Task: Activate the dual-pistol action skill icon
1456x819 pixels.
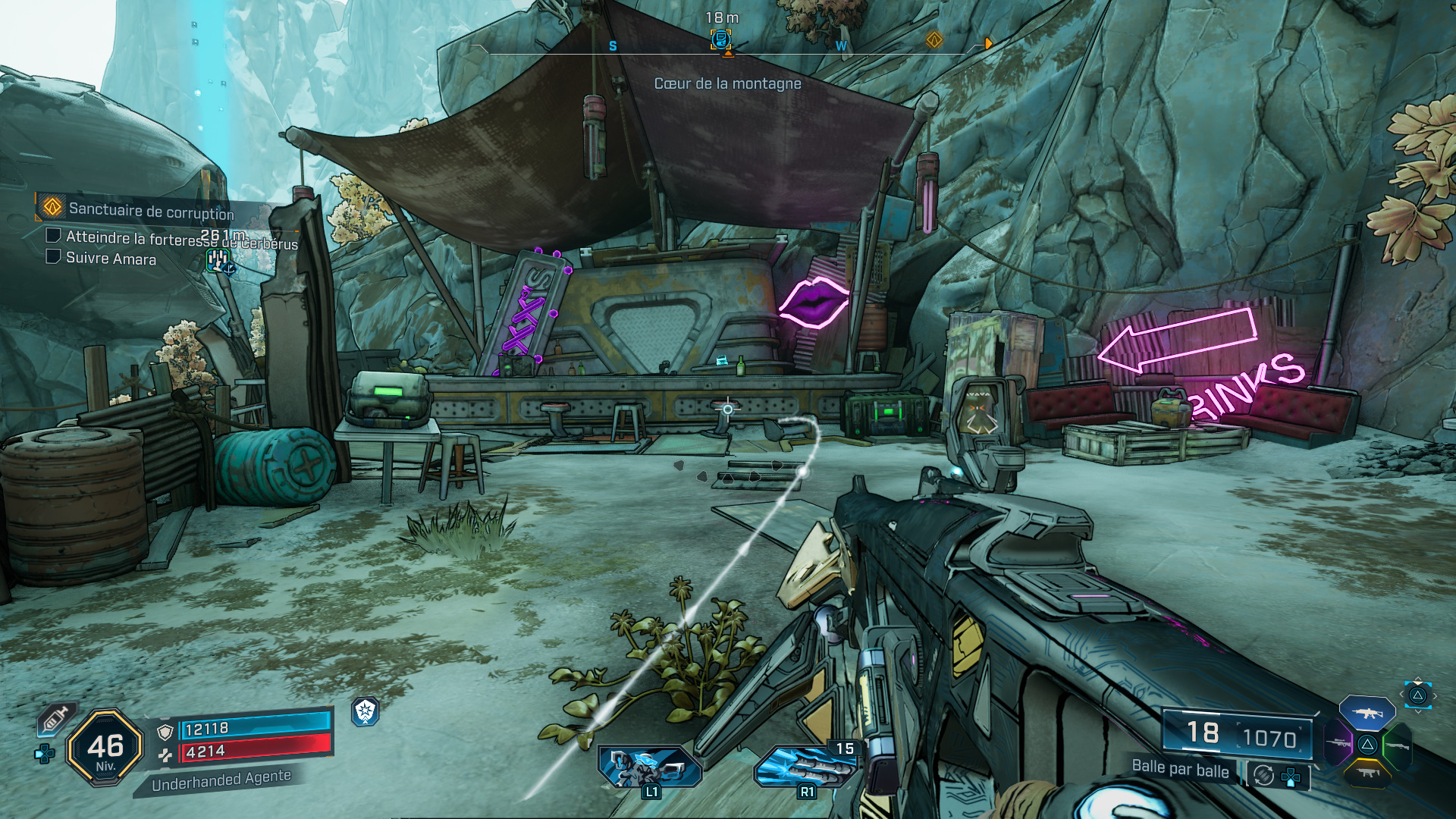Action: pos(650,765)
